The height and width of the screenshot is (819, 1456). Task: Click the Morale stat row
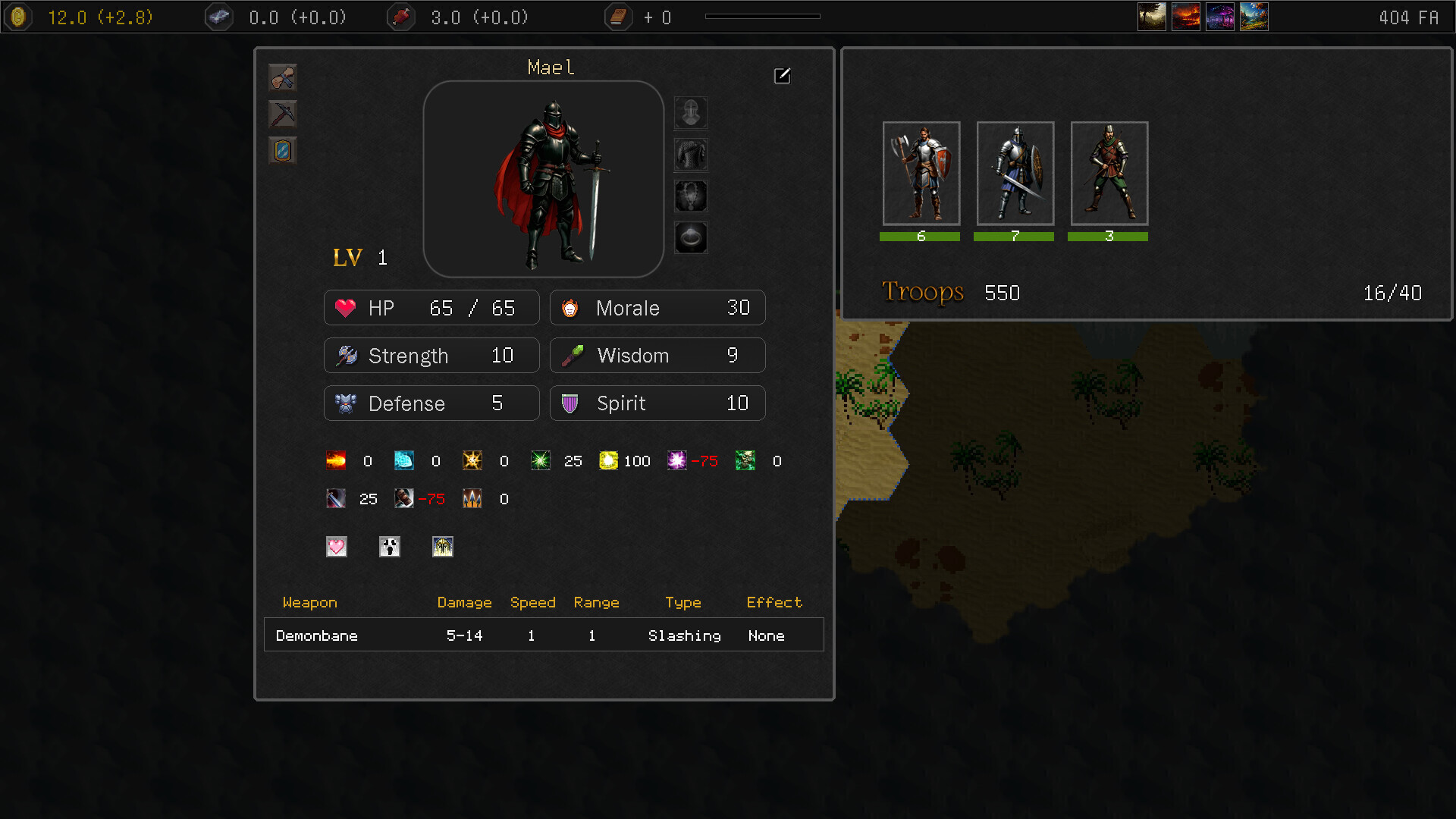(x=657, y=308)
